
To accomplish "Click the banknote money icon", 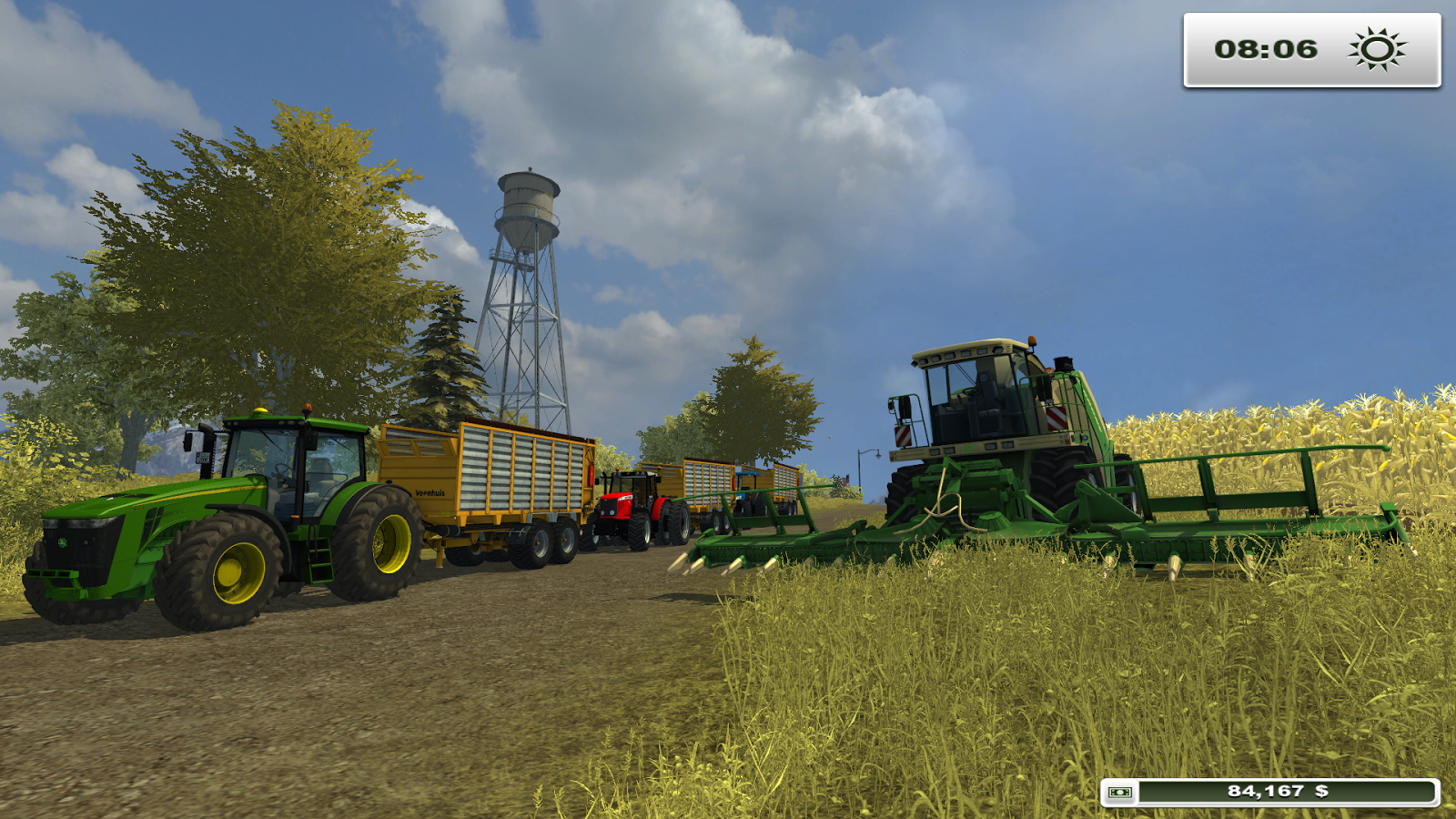I will (x=1118, y=791).
